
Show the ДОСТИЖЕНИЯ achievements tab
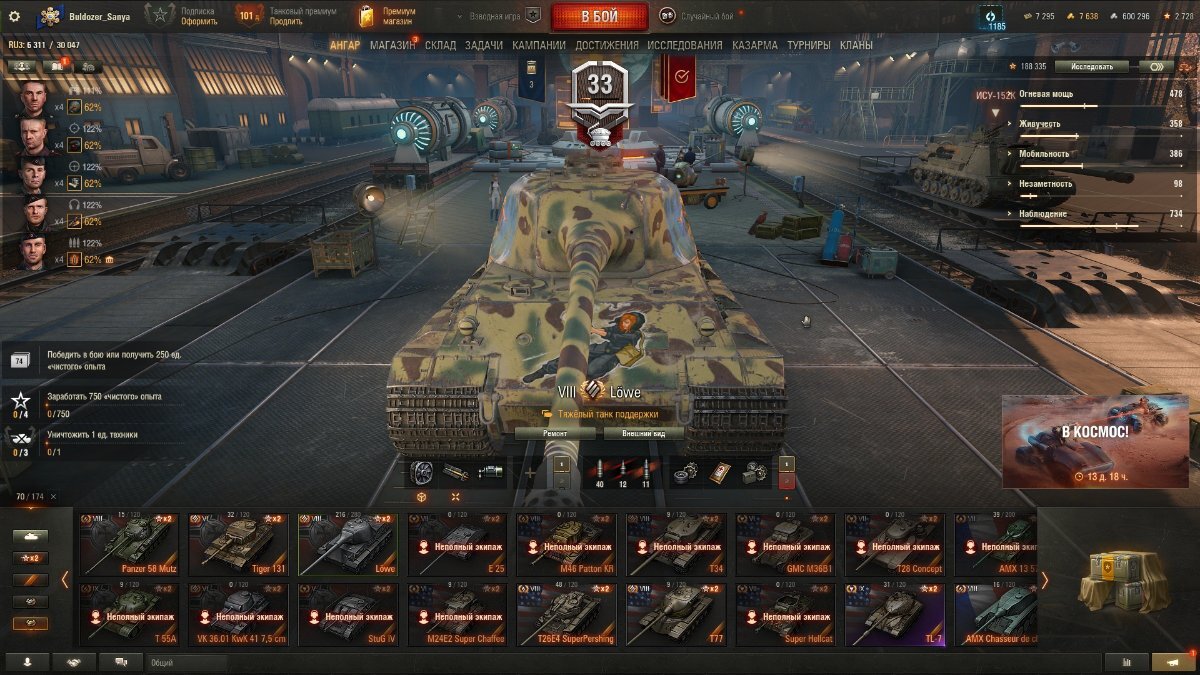[606, 45]
